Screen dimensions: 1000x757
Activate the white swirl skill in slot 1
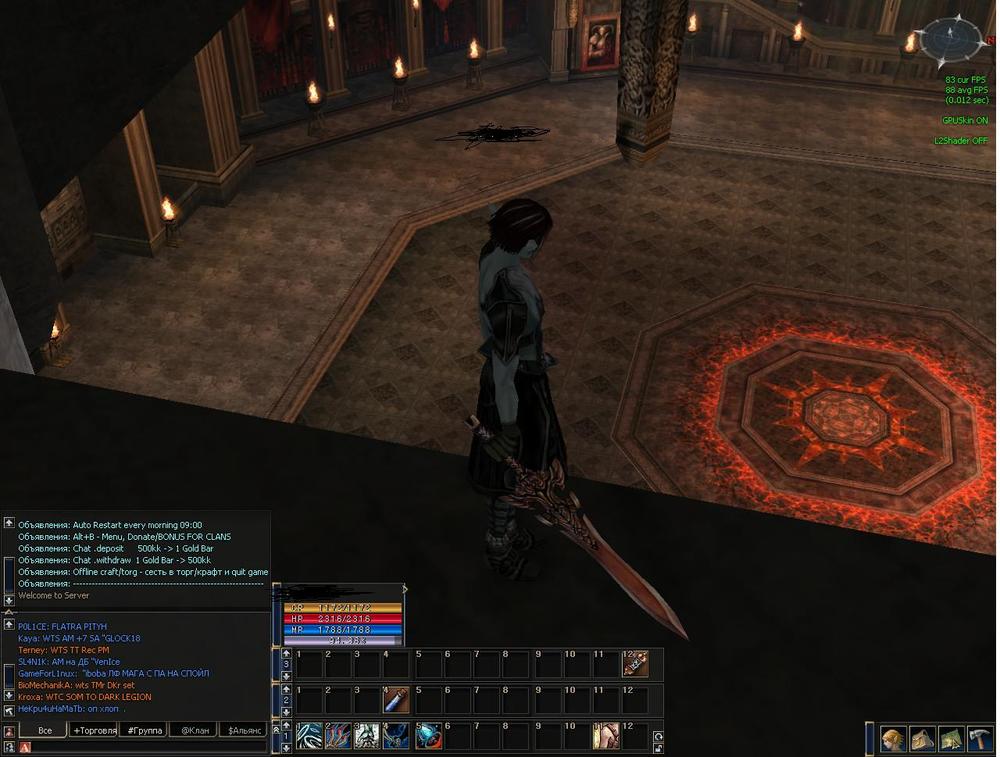pyautogui.click(x=309, y=737)
